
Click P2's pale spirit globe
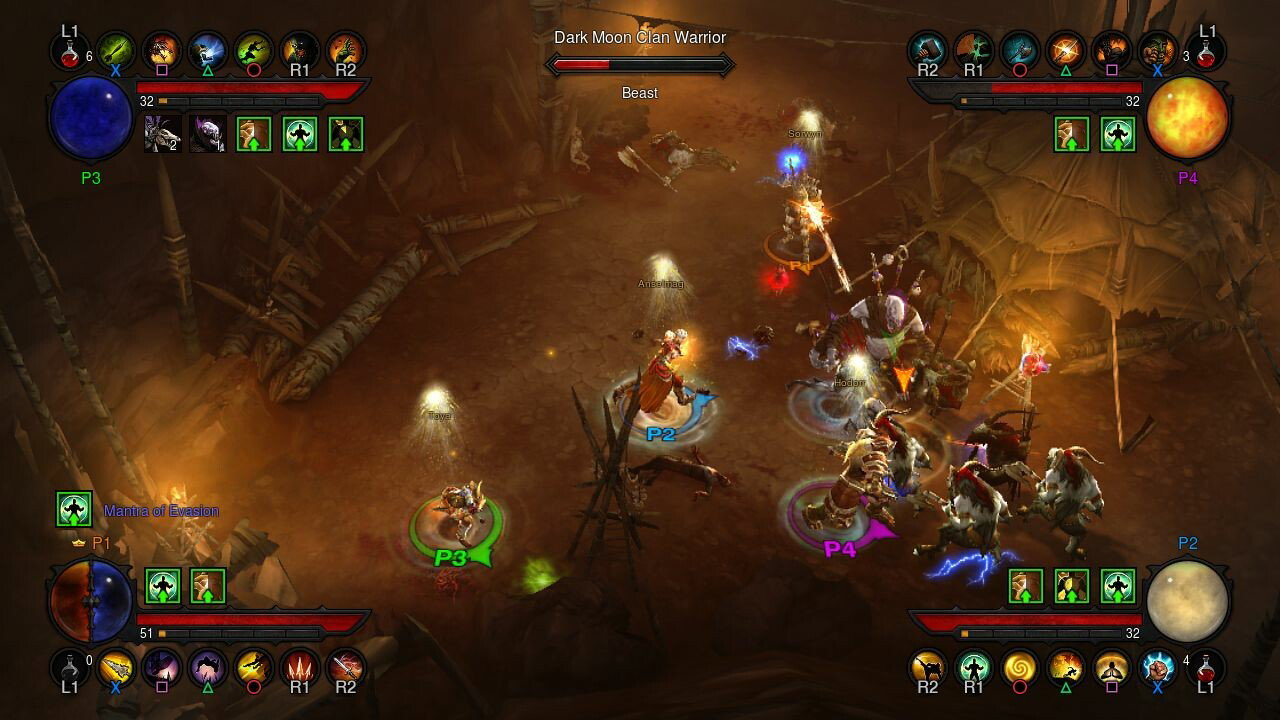(1187, 600)
